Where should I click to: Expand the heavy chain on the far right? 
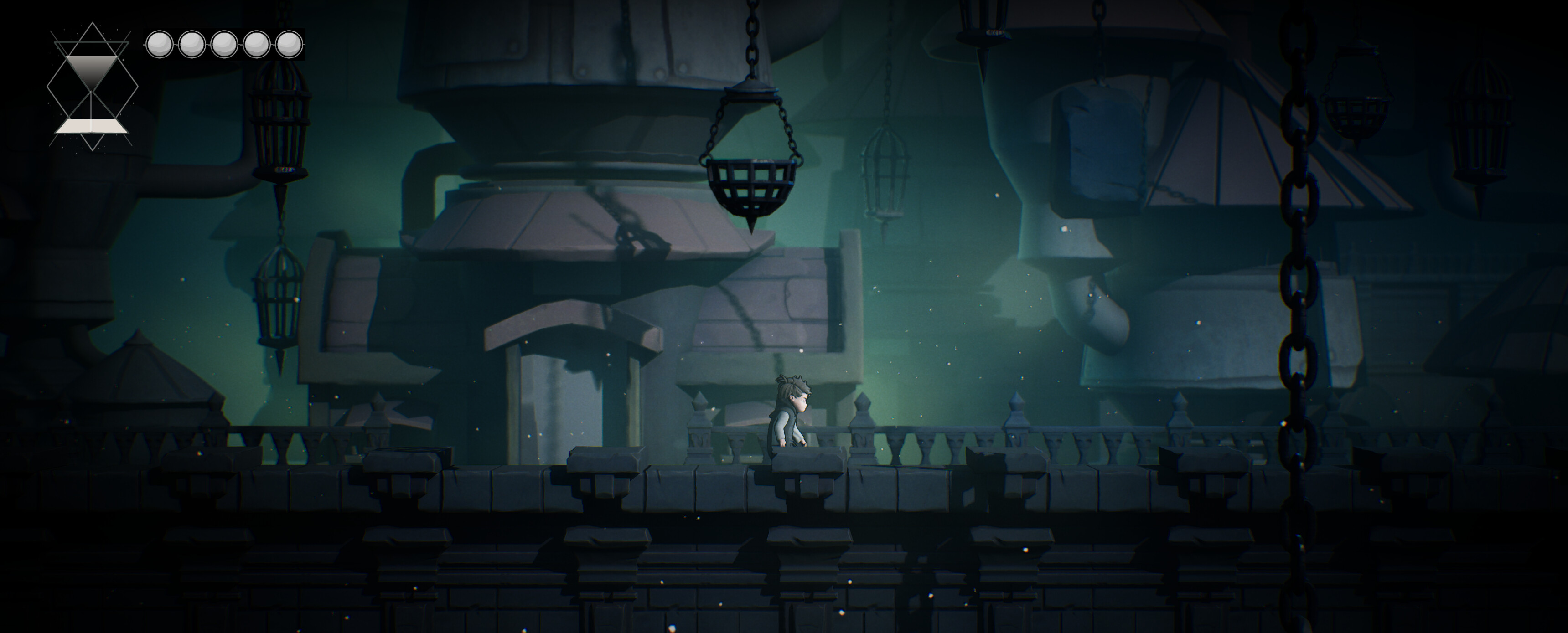point(1299,274)
